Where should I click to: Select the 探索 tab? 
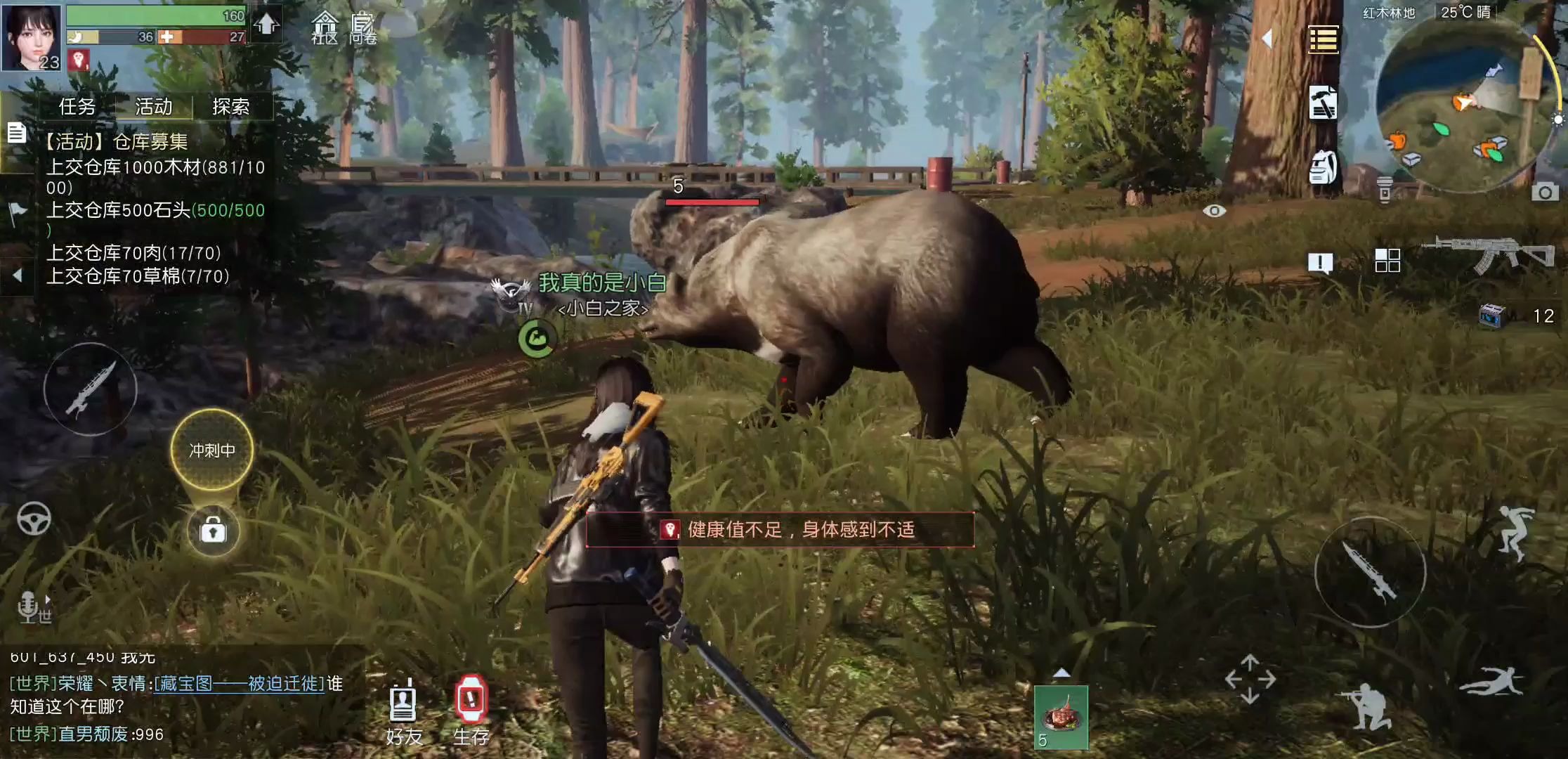click(231, 107)
